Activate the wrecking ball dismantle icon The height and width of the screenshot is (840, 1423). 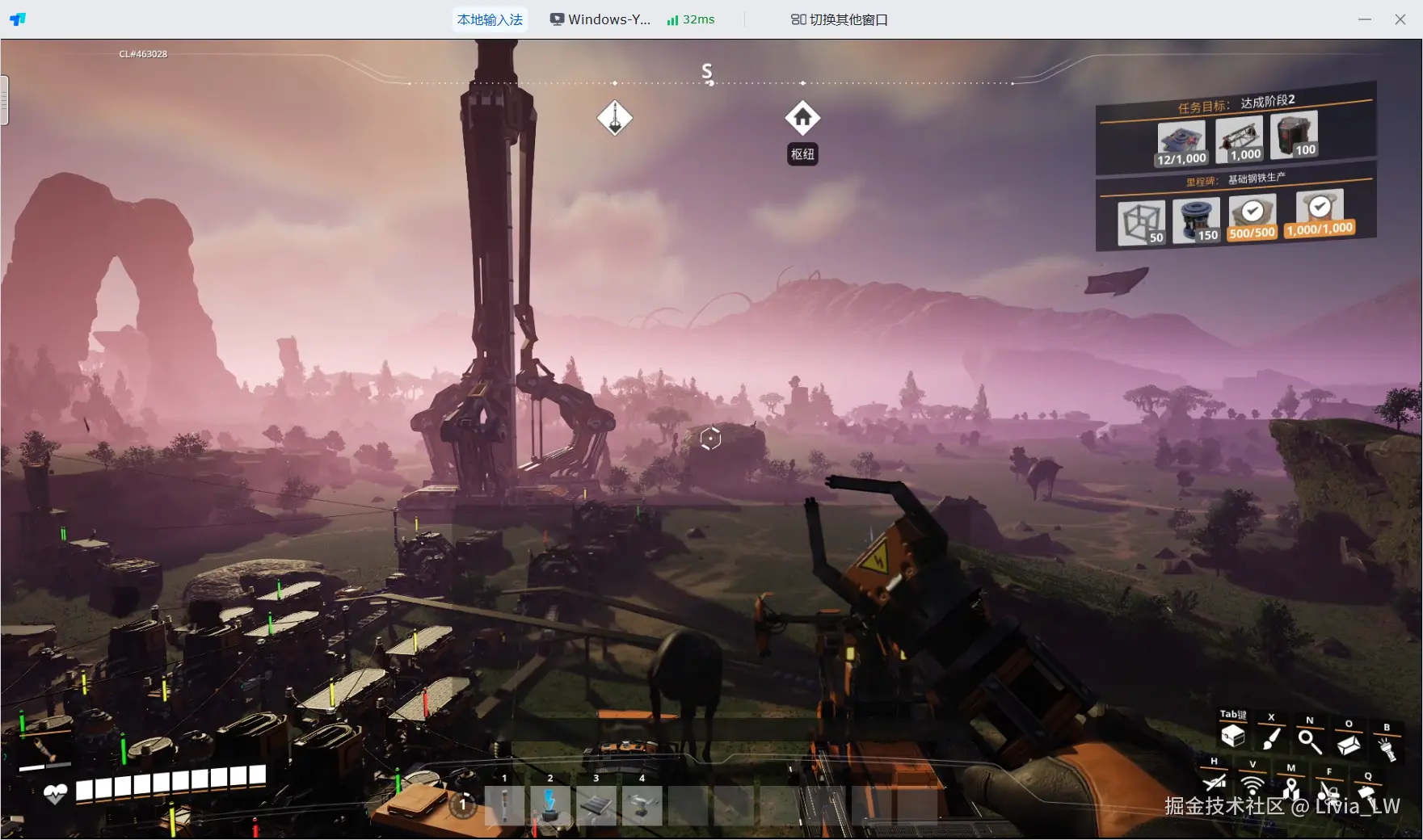(1328, 791)
